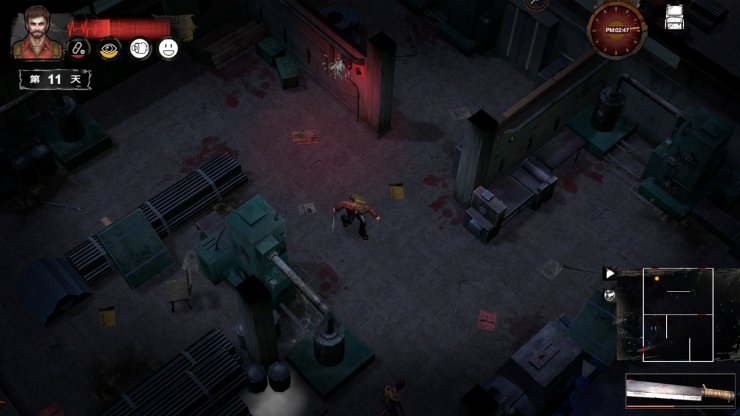Open the room minimap
This screenshot has width=740, height=416.
[x=677, y=313]
